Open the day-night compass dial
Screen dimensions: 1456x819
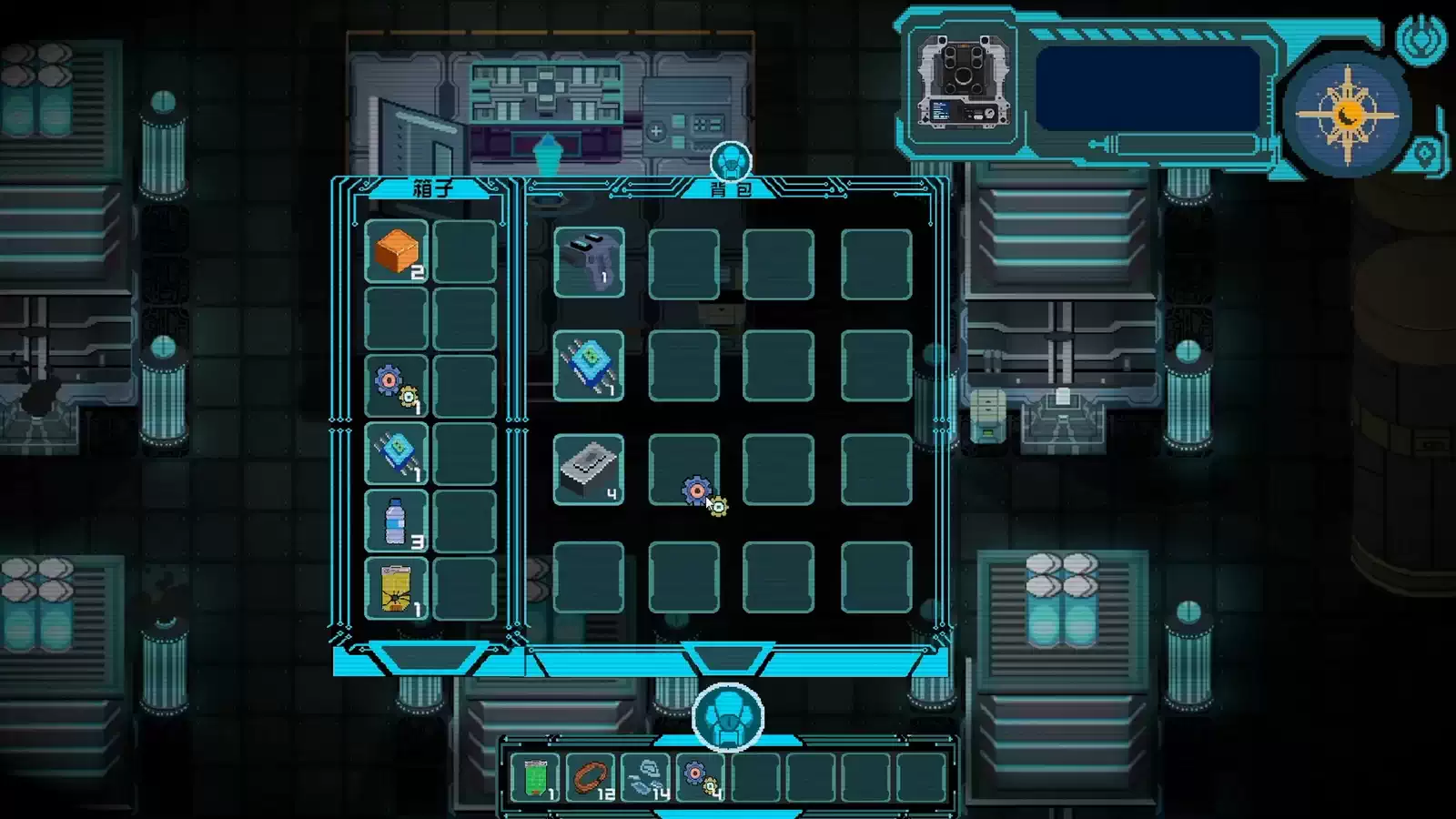coord(1350,114)
